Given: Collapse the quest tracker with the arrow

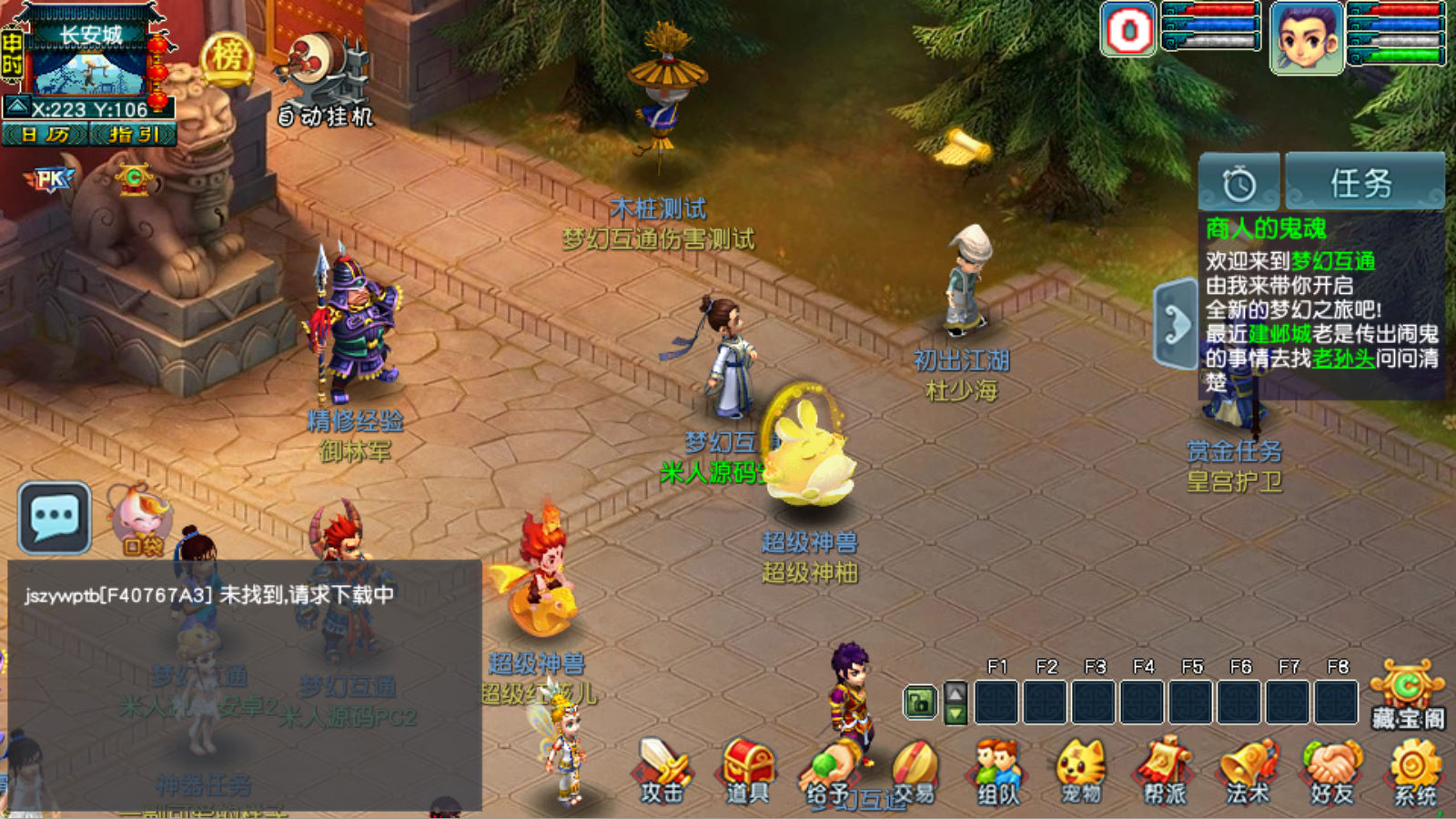Looking at the screenshot, I should tap(1176, 325).
